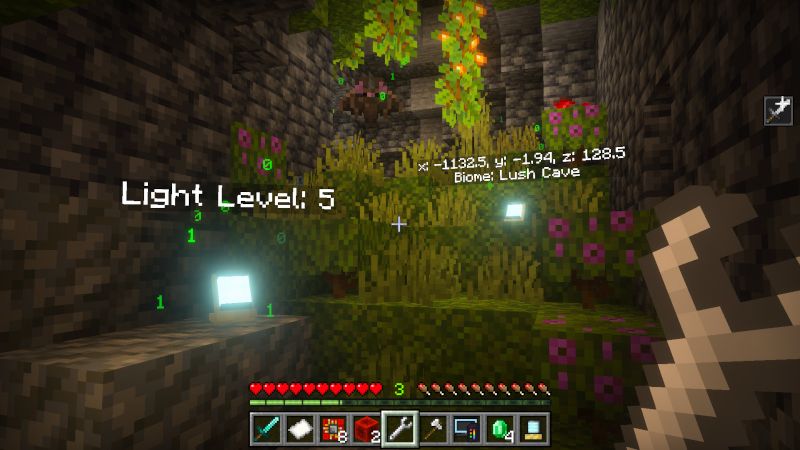800x450 pixels.
Task: Select the glowing lamp item slot
Action: click(534, 429)
